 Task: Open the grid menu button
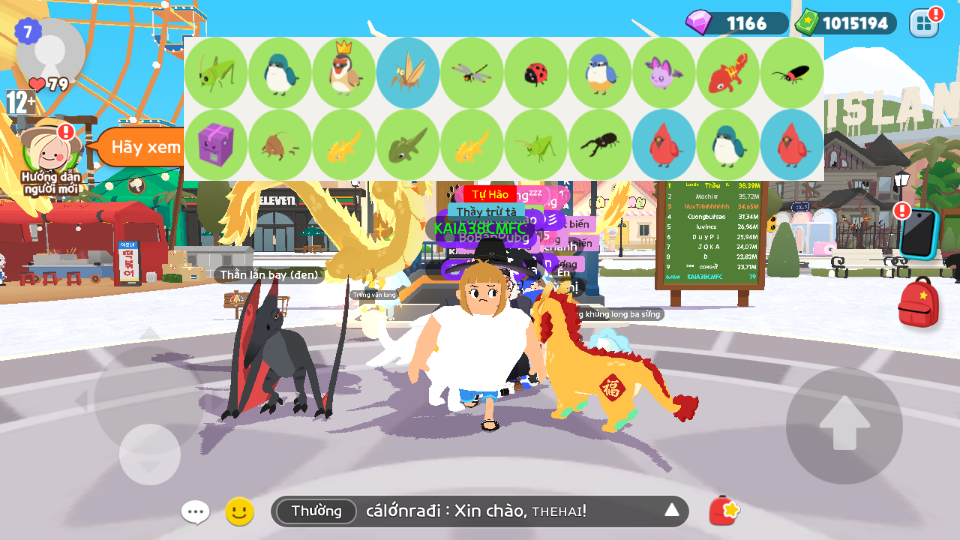(924, 22)
